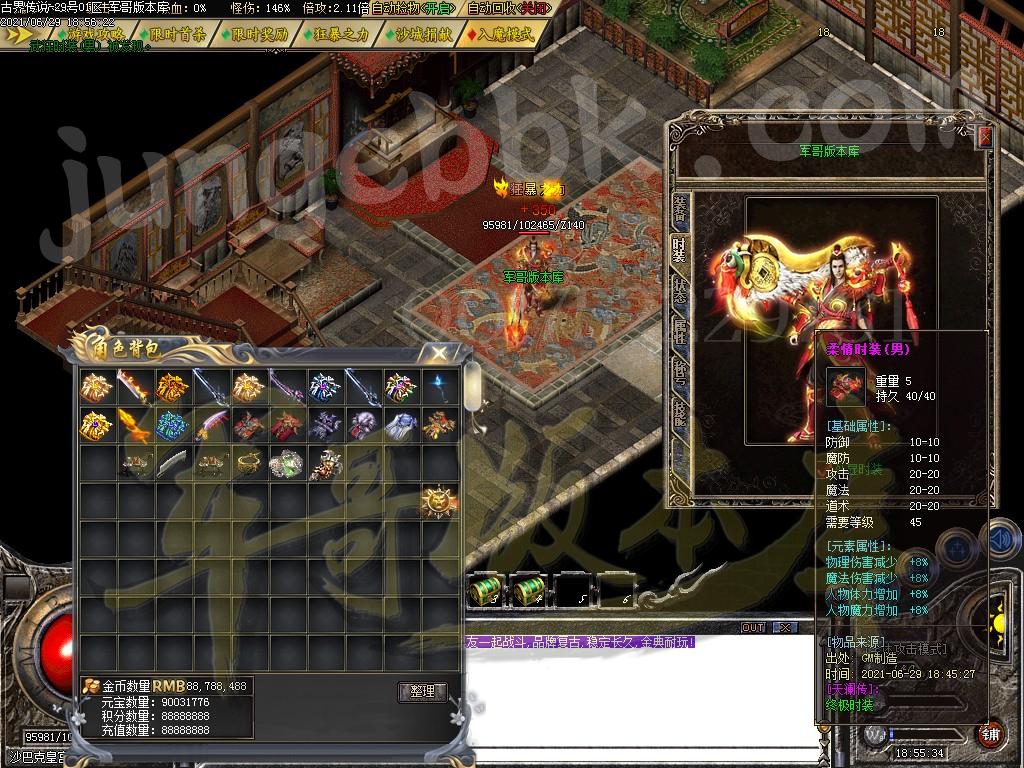
Task: Click the 整理 sort button in the bag
Action: 422,691
